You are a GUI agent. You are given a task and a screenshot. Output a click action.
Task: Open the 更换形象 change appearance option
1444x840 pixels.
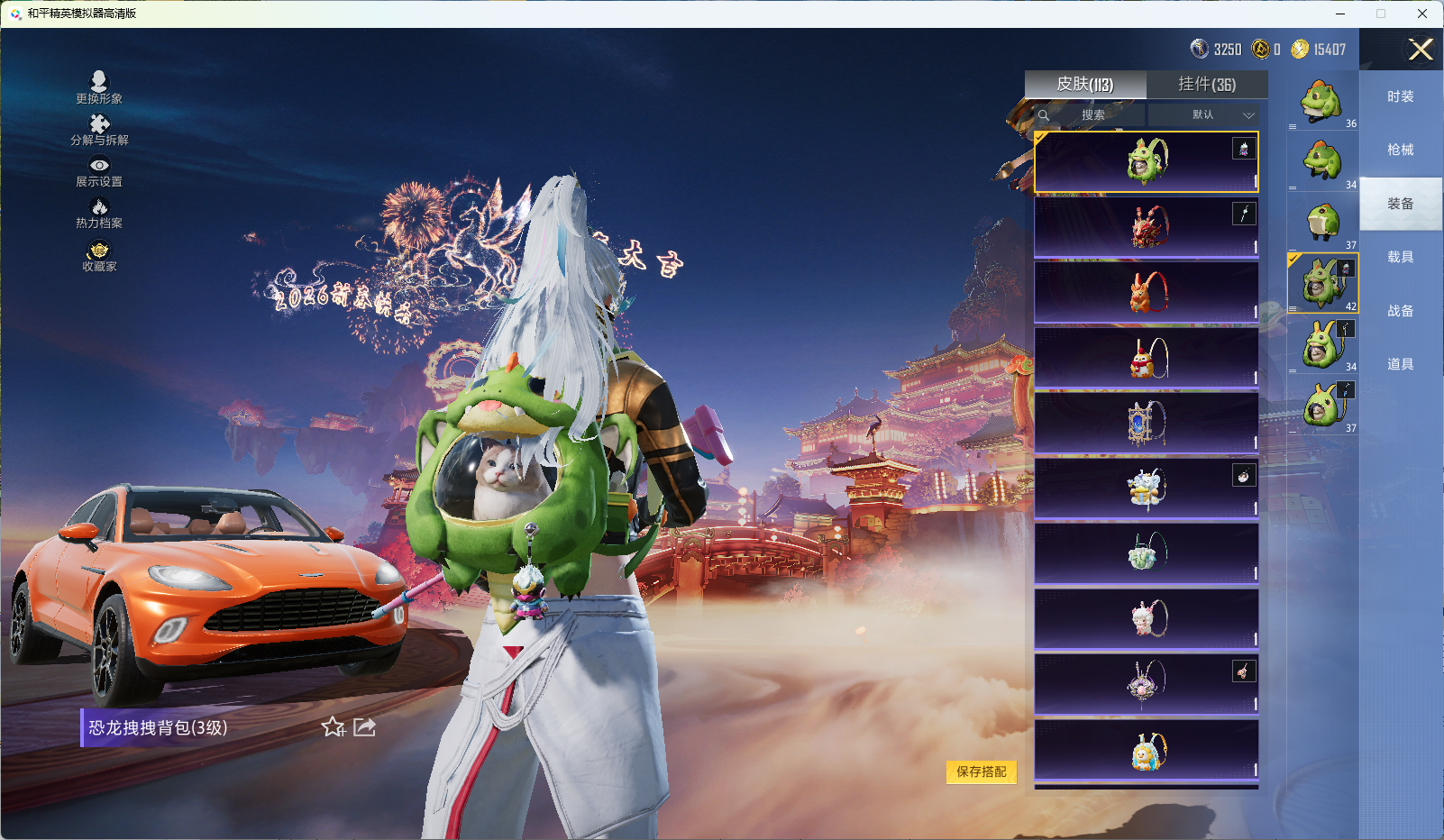point(99,87)
